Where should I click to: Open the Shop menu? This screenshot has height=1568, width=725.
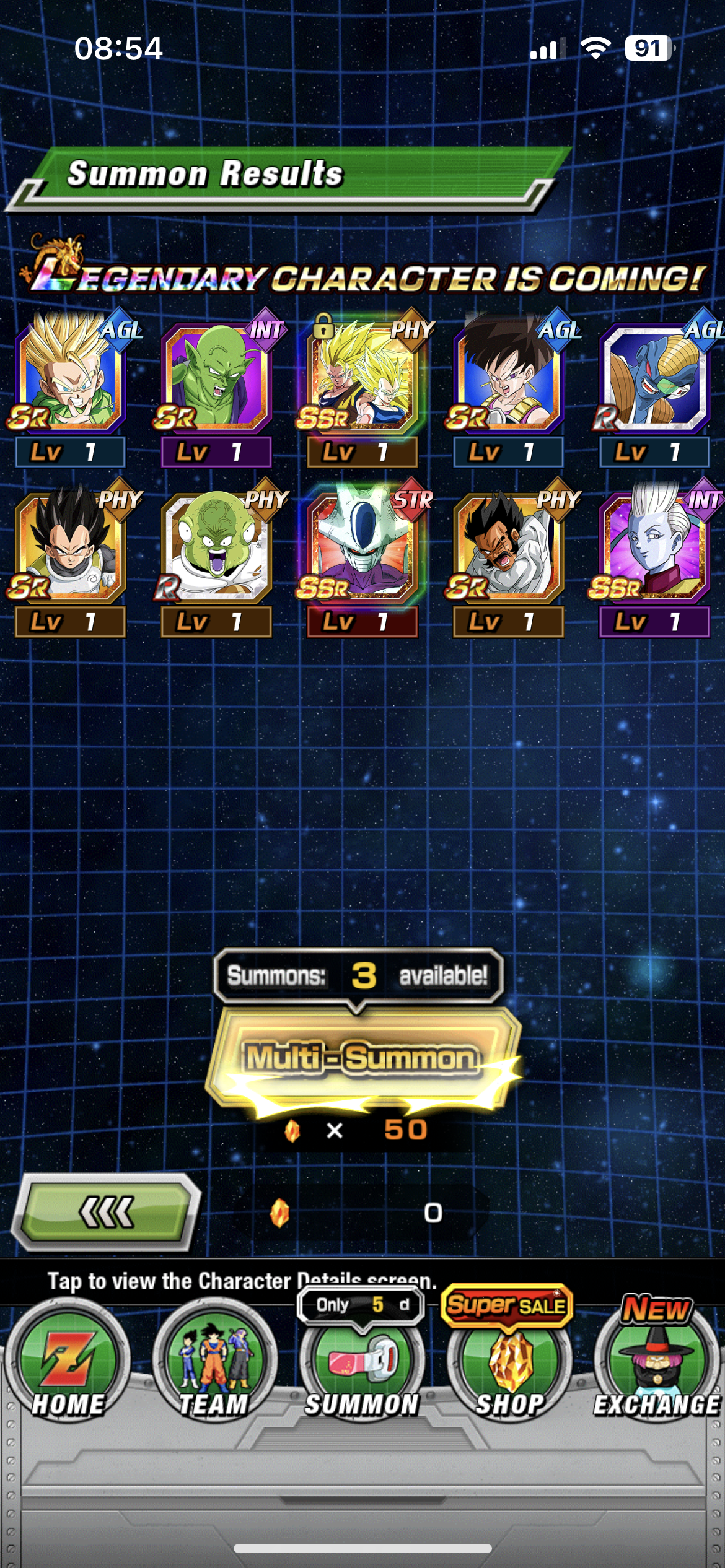pyautogui.click(x=509, y=1370)
